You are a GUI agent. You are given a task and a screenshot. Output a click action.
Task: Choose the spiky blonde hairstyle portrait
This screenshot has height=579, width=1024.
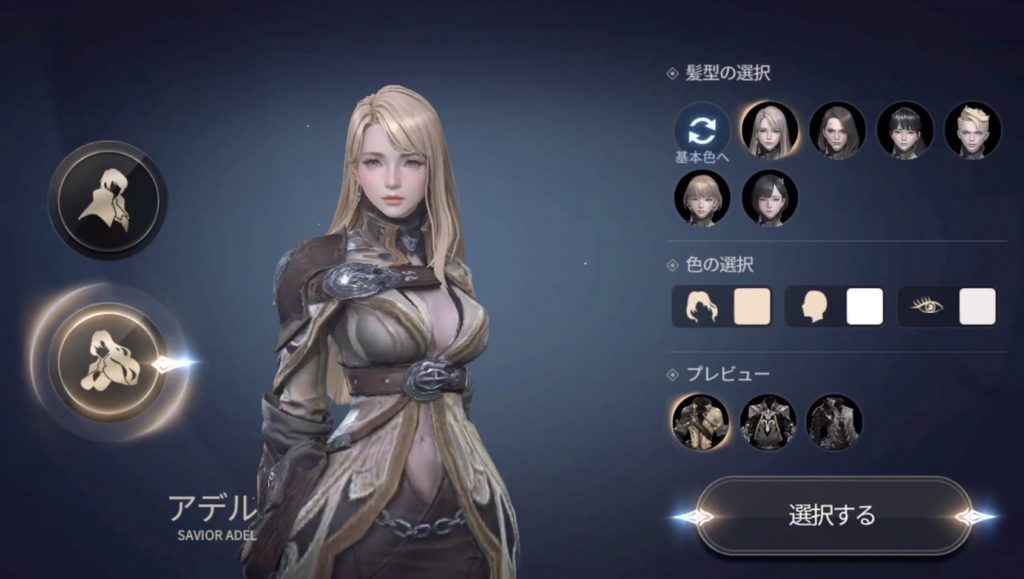(x=972, y=130)
